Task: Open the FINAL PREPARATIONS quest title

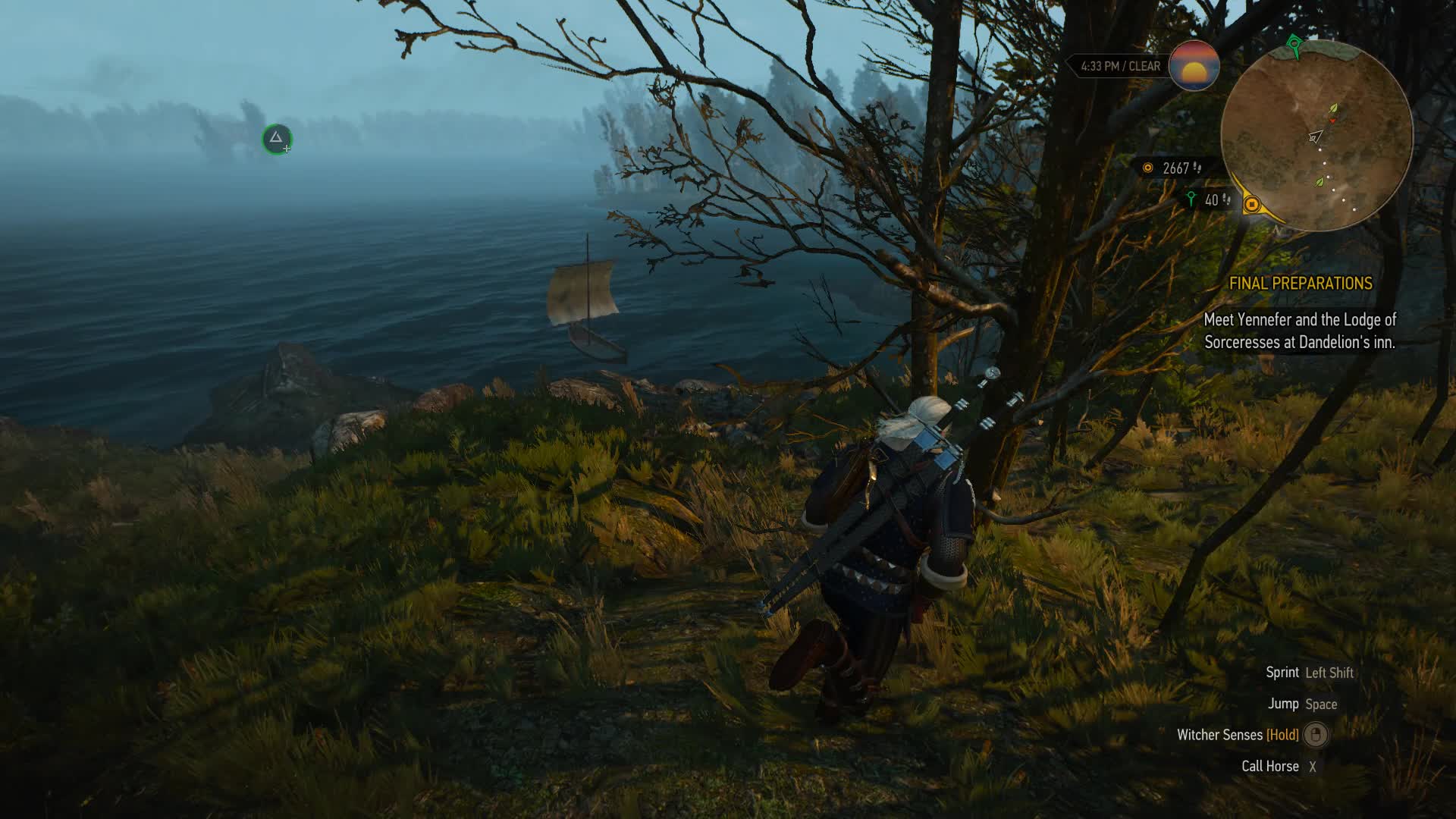Action: coord(1301,284)
